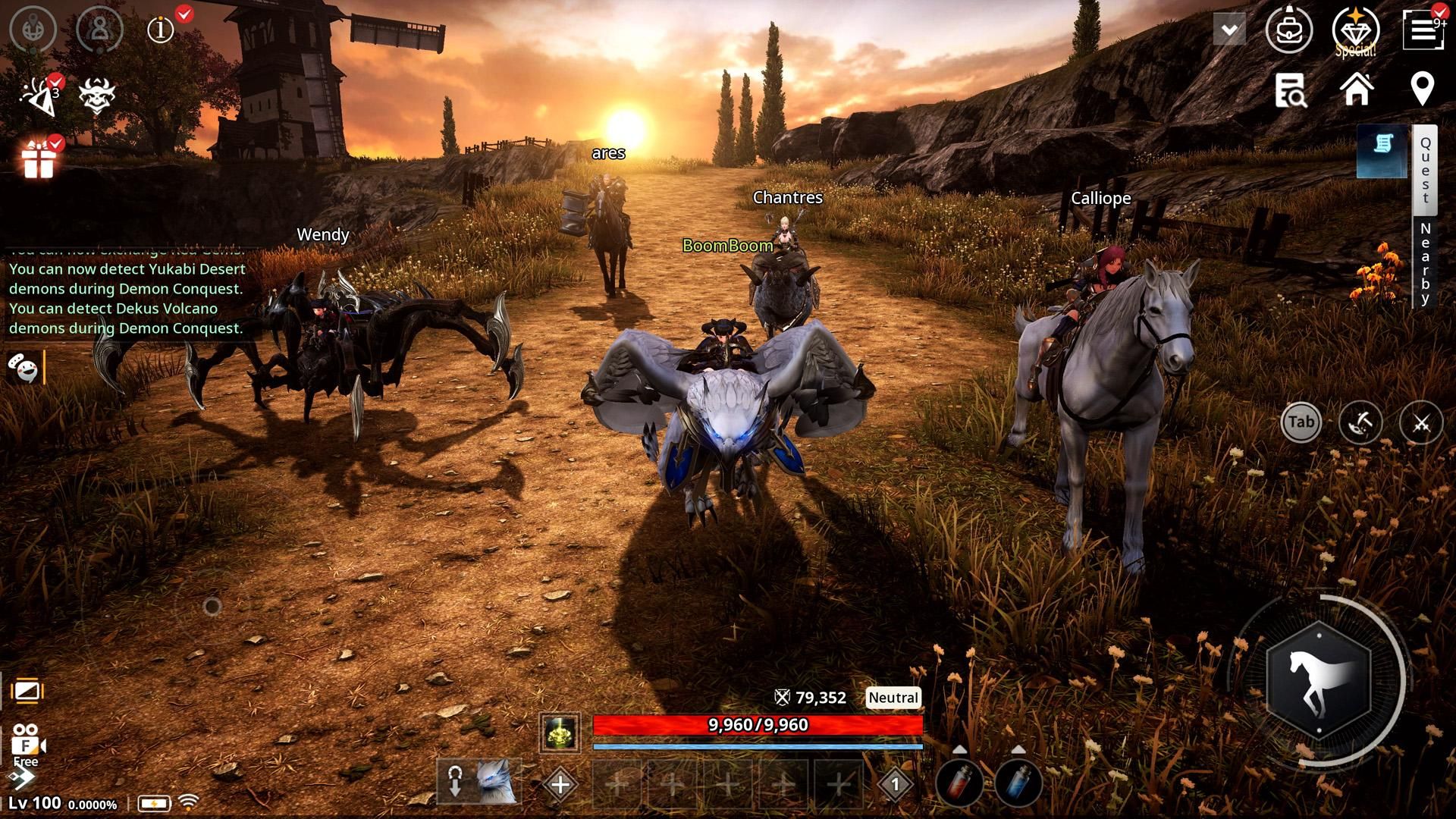Screen dimensions: 1456x819
Task: Open the inventory bag icon
Action: [1288, 30]
